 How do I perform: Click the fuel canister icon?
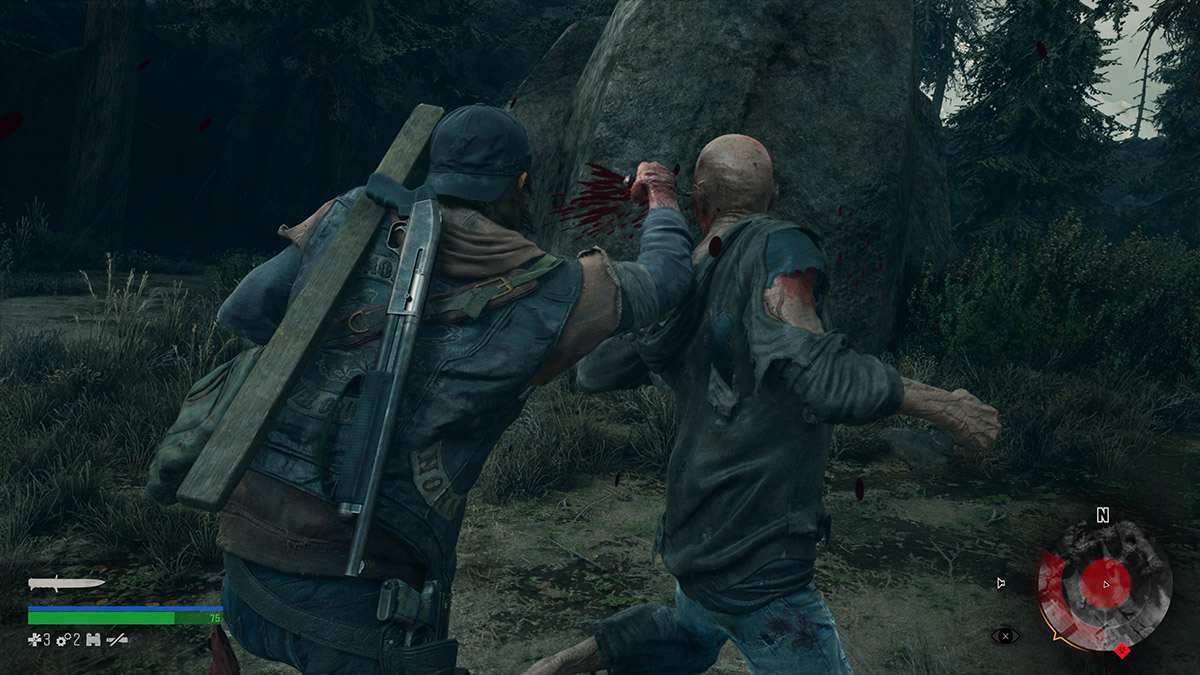94,639
